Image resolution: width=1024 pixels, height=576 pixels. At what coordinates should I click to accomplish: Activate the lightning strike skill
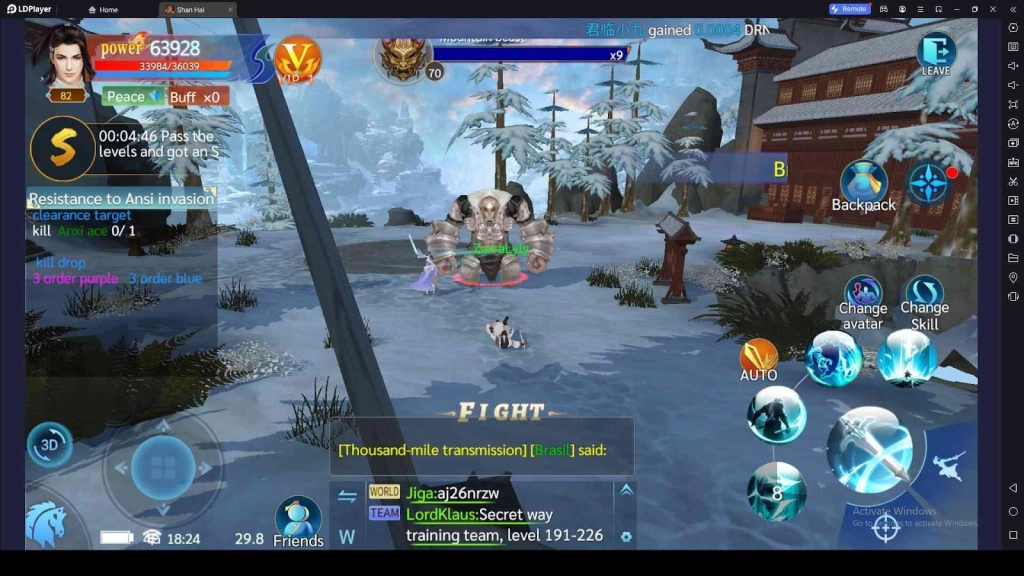point(907,357)
